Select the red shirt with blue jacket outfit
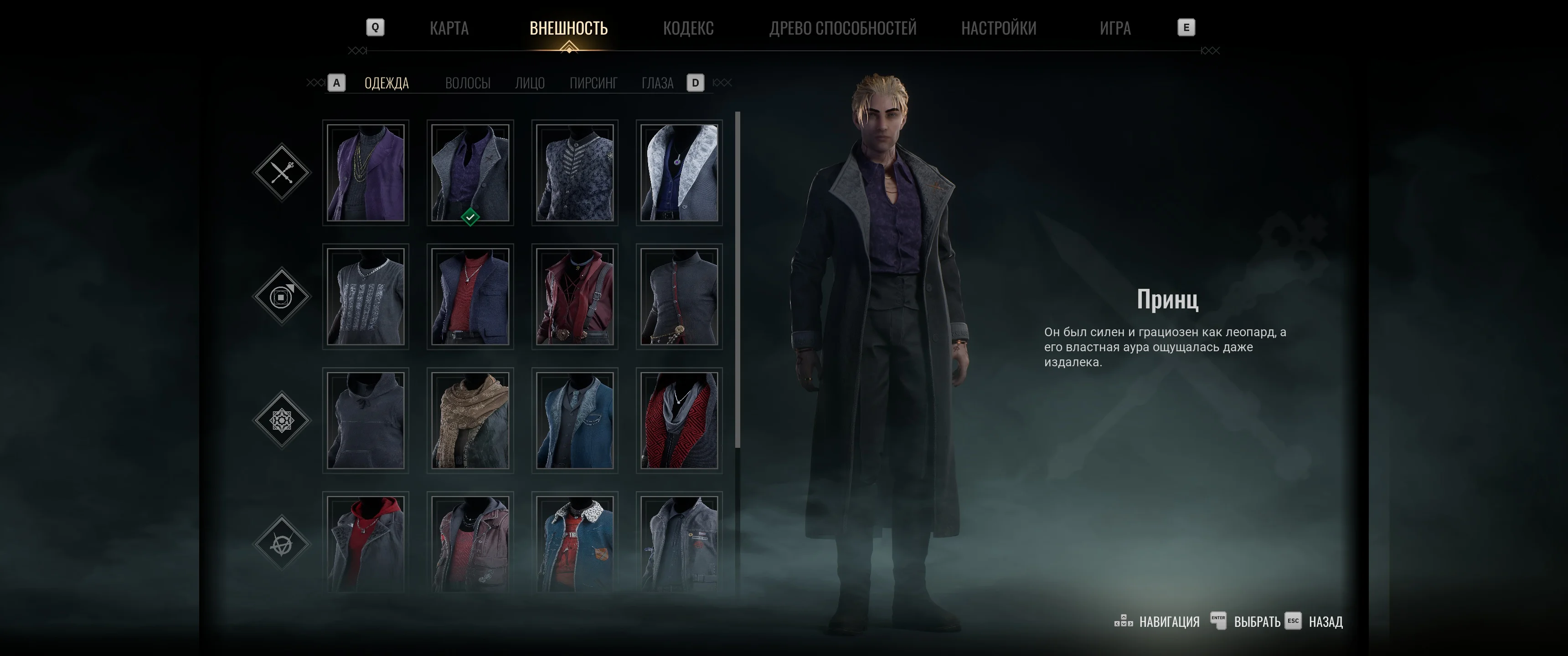Viewport: 1568px width, 656px height. (470, 297)
